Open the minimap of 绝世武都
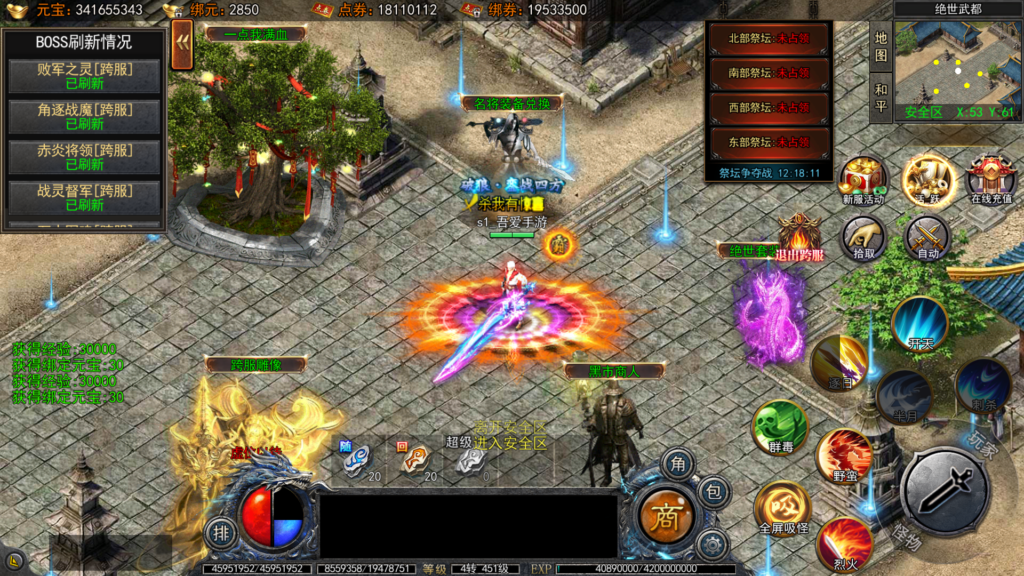Screen dimensions: 1024x576 (x=957, y=62)
